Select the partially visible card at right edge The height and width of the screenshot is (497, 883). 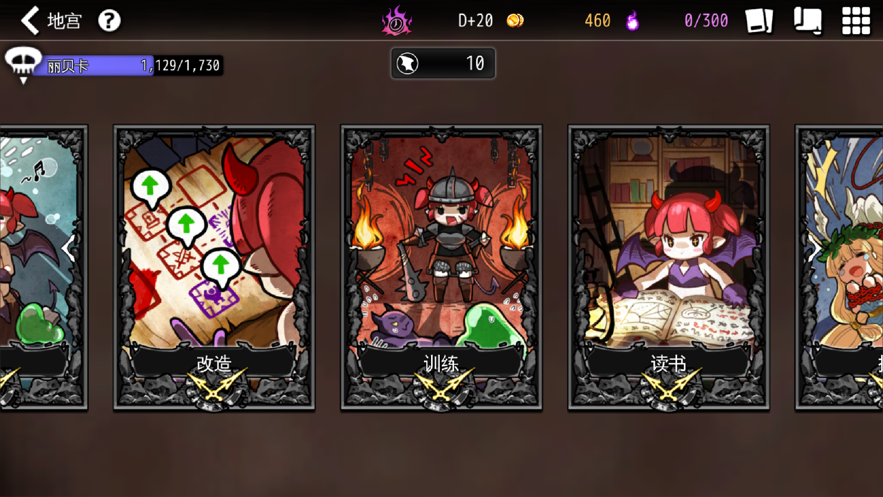840,267
